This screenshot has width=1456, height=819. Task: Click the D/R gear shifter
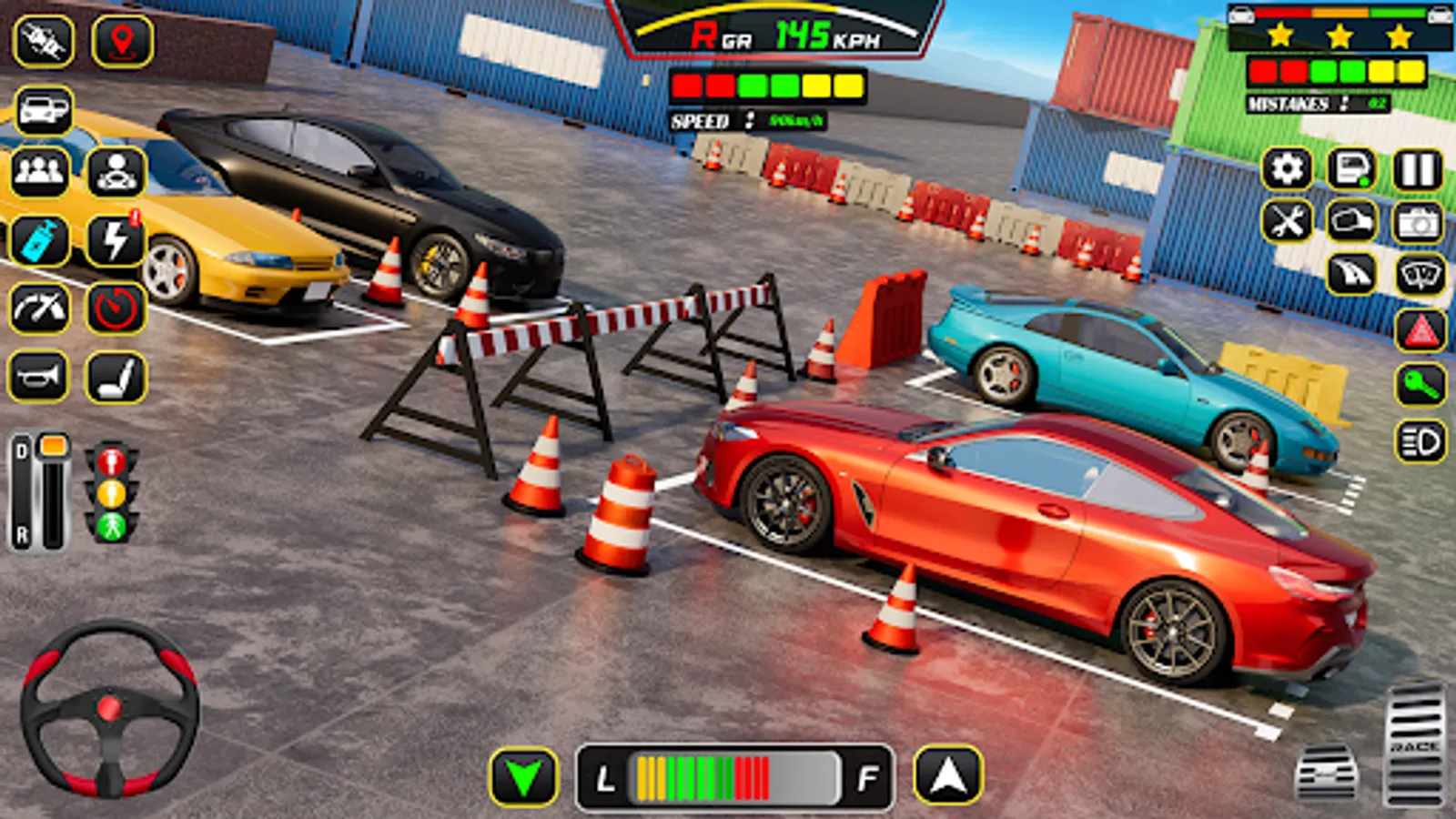[x=39, y=491]
